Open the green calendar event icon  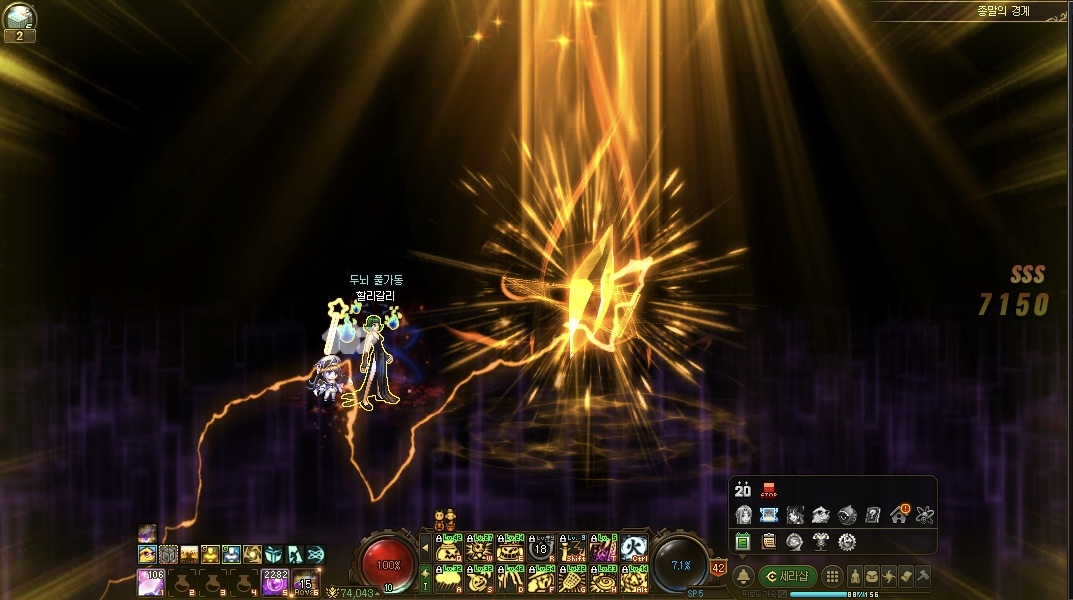pyautogui.click(x=742, y=541)
